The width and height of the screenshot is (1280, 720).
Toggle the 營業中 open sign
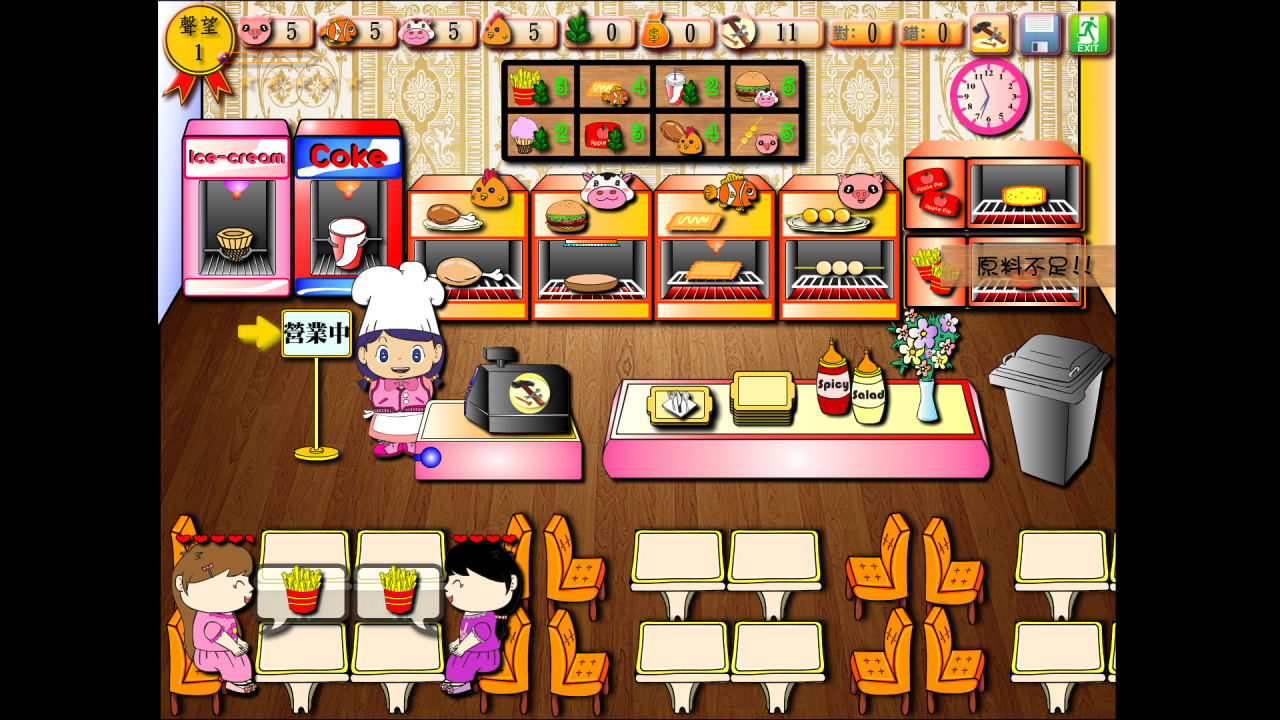(x=316, y=334)
